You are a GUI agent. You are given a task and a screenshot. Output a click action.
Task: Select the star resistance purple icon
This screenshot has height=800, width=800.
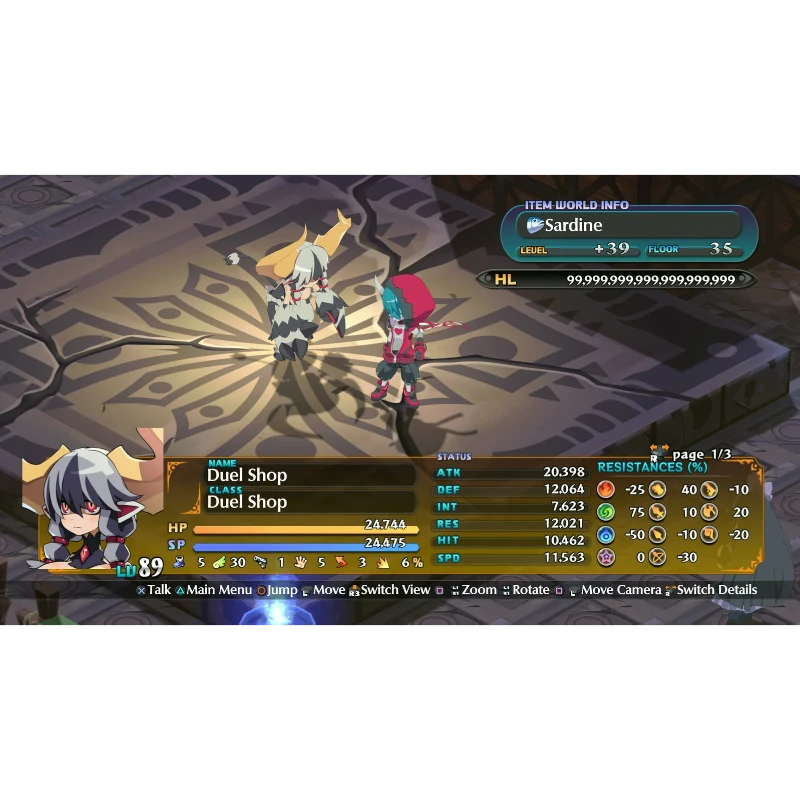(606, 557)
